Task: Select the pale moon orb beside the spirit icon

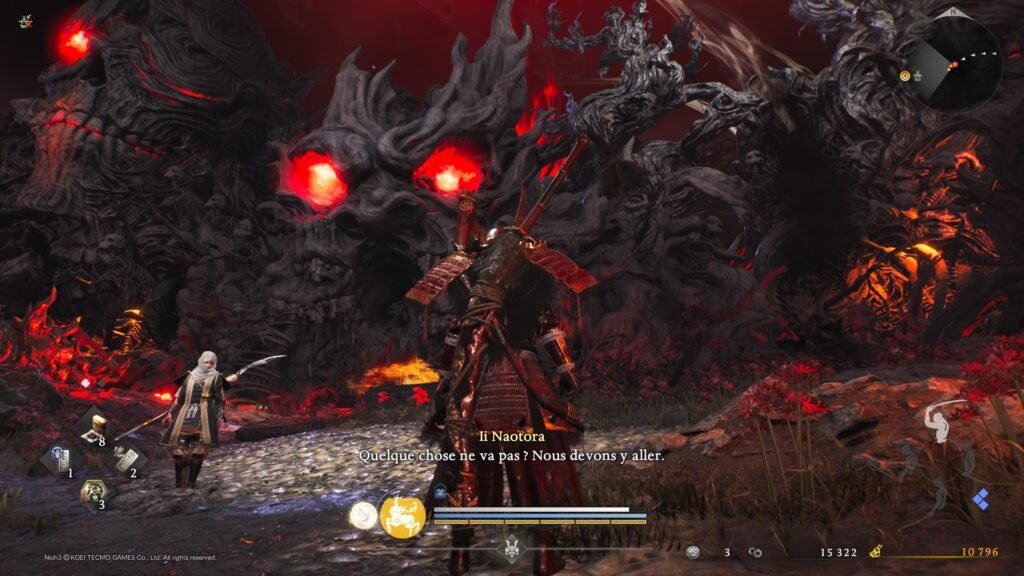Action: (x=362, y=514)
